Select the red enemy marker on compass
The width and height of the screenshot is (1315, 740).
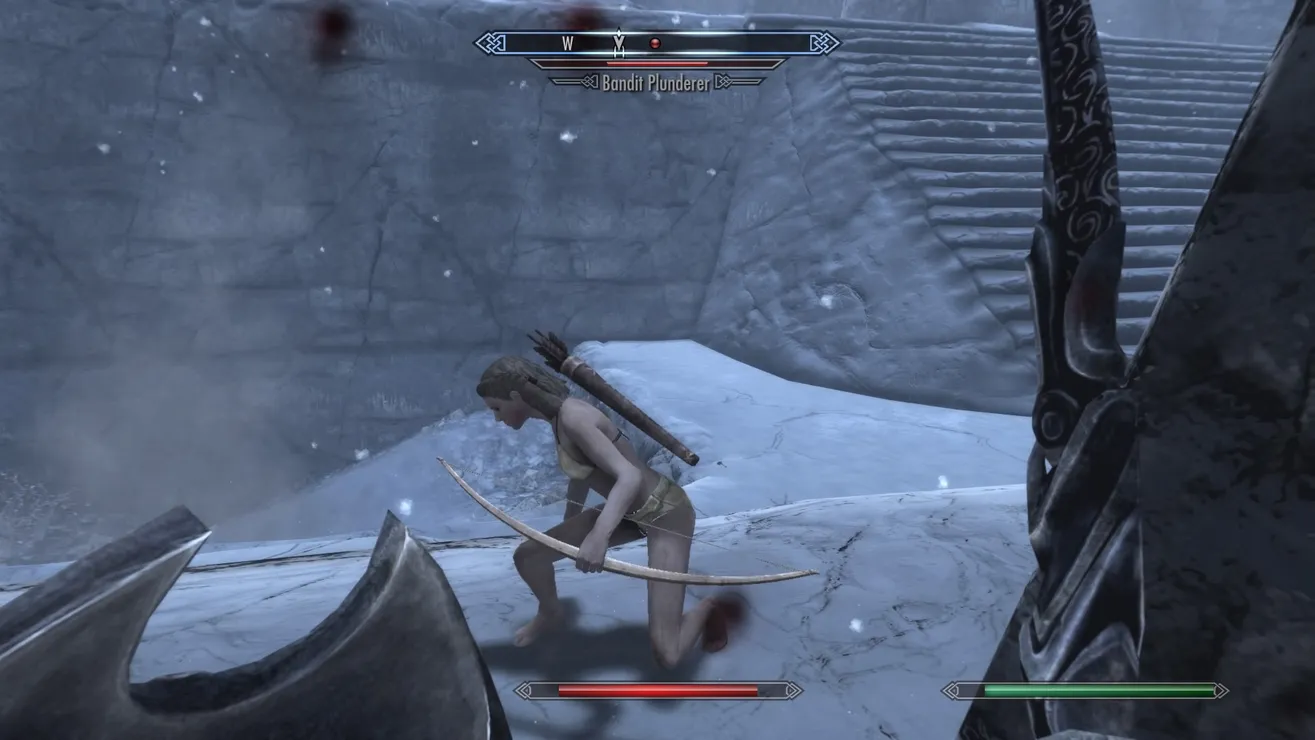pos(655,43)
